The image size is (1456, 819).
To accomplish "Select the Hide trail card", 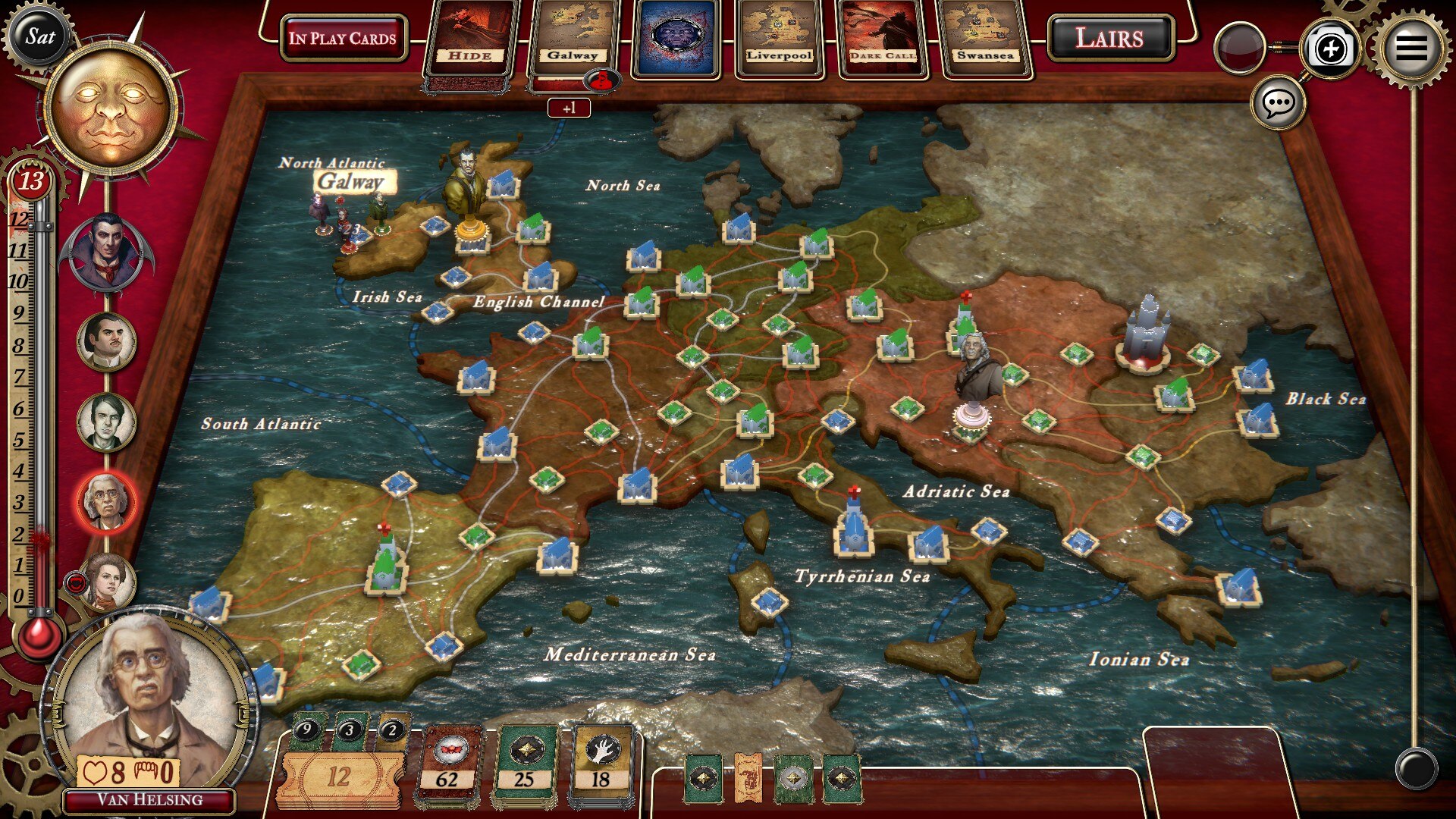I will [470, 38].
